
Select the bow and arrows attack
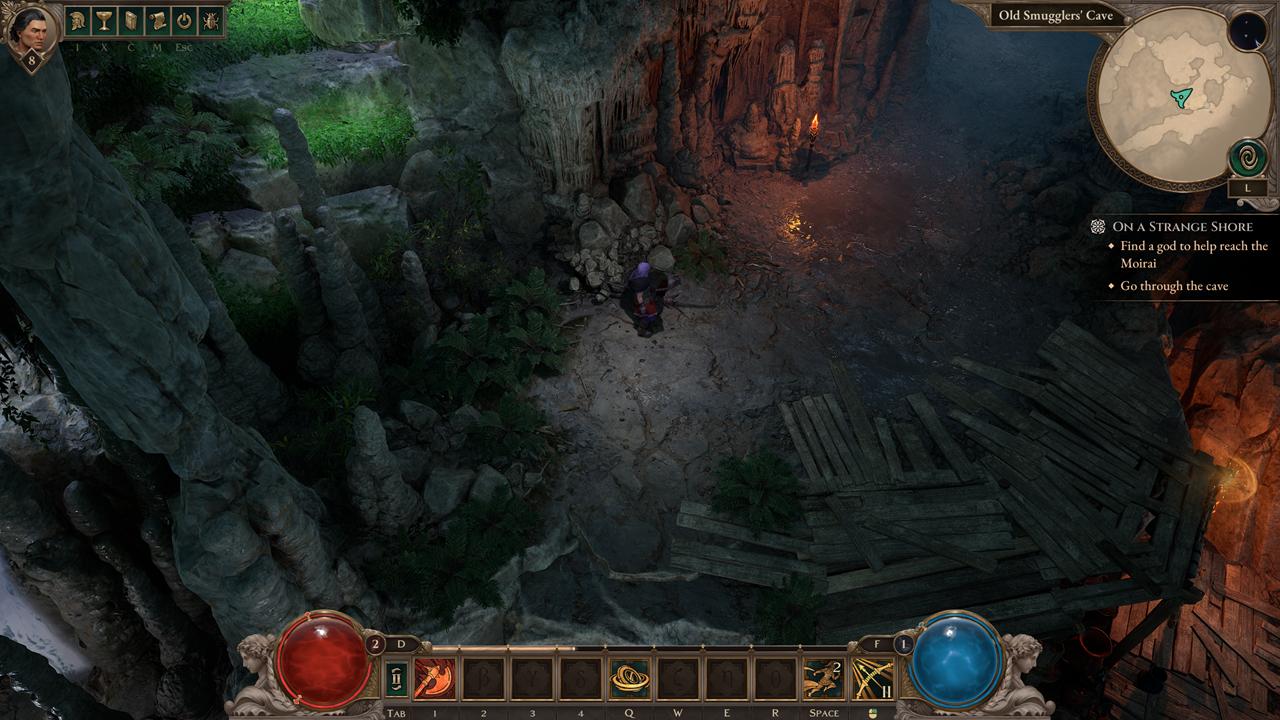pos(872,679)
